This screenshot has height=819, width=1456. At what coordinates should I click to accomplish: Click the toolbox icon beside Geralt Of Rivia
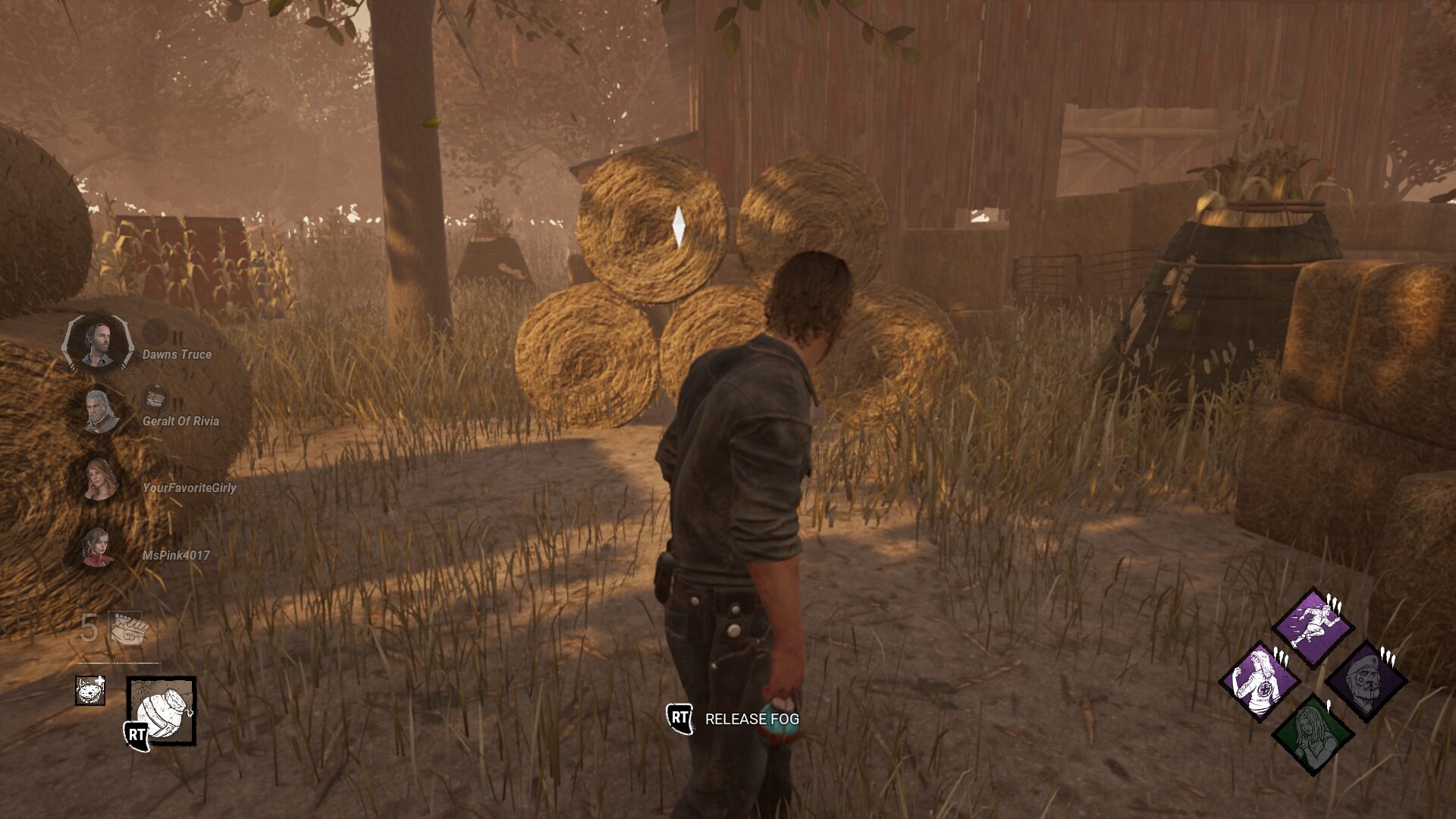155,397
